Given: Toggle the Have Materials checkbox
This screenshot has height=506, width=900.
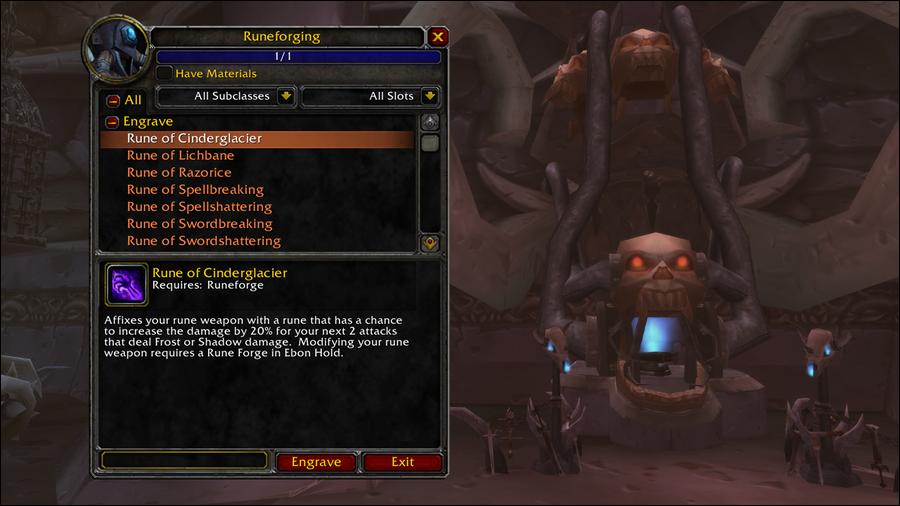Looking at the screenshot, I should [165, 73].
